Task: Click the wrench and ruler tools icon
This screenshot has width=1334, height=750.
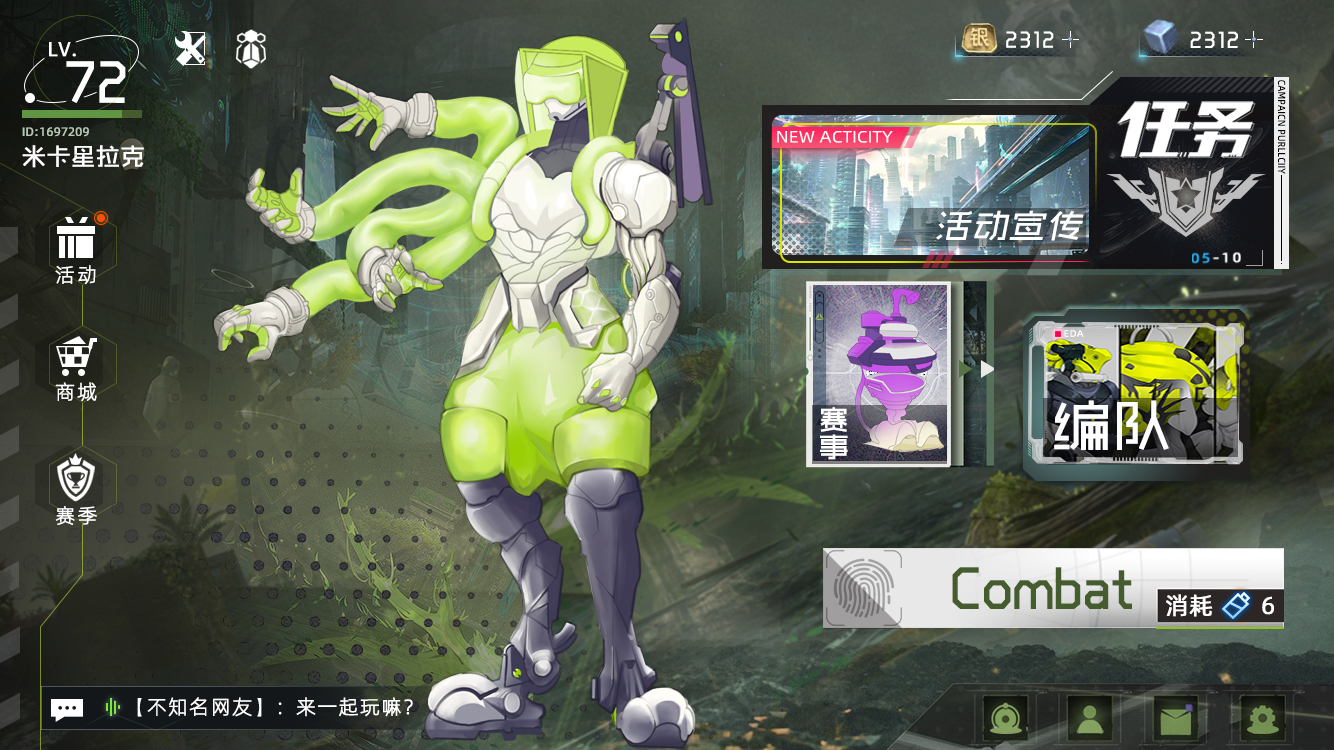Action: coord(190,48)
